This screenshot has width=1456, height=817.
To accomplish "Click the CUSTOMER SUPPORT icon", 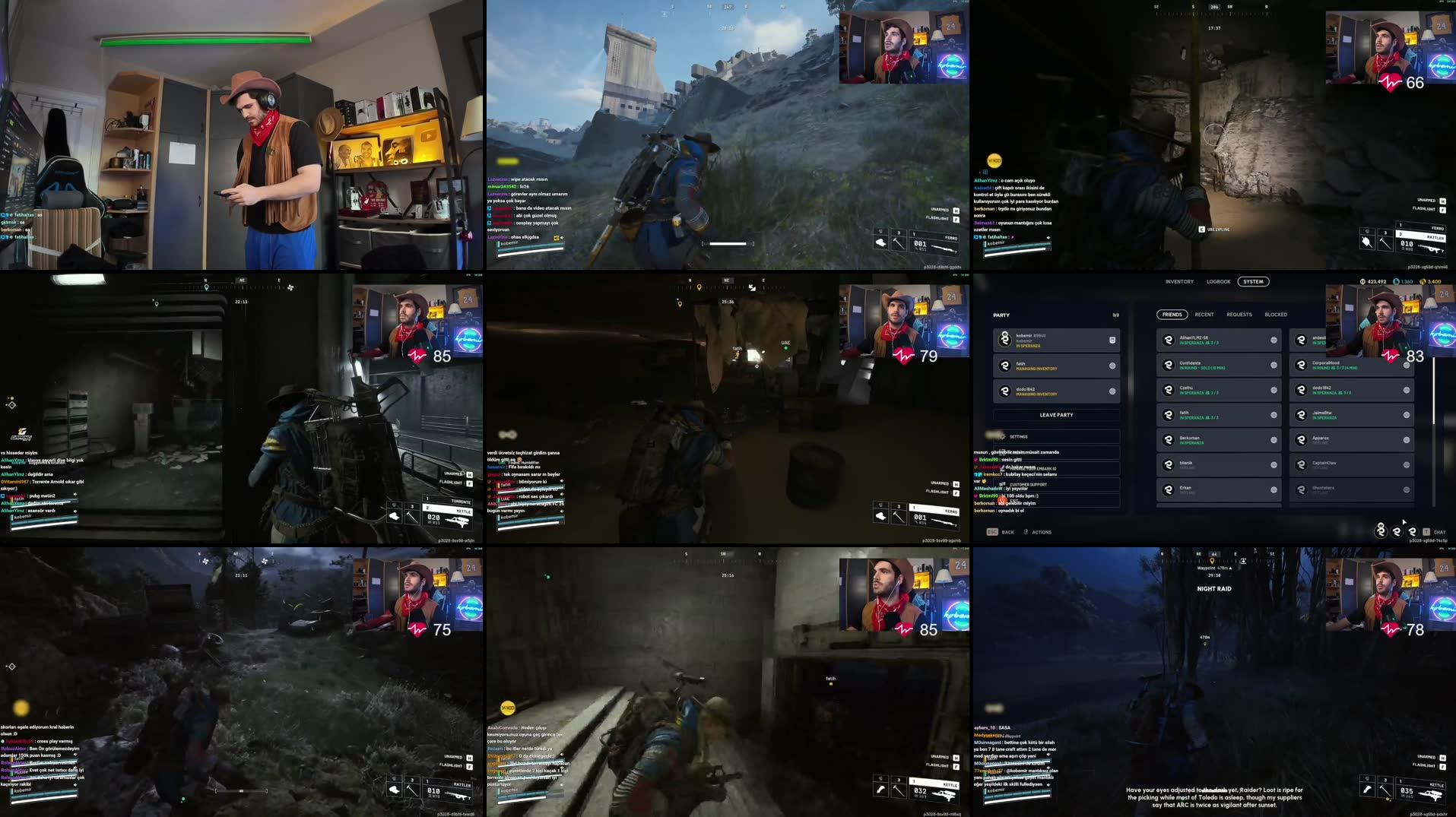I will [1004, 484].
